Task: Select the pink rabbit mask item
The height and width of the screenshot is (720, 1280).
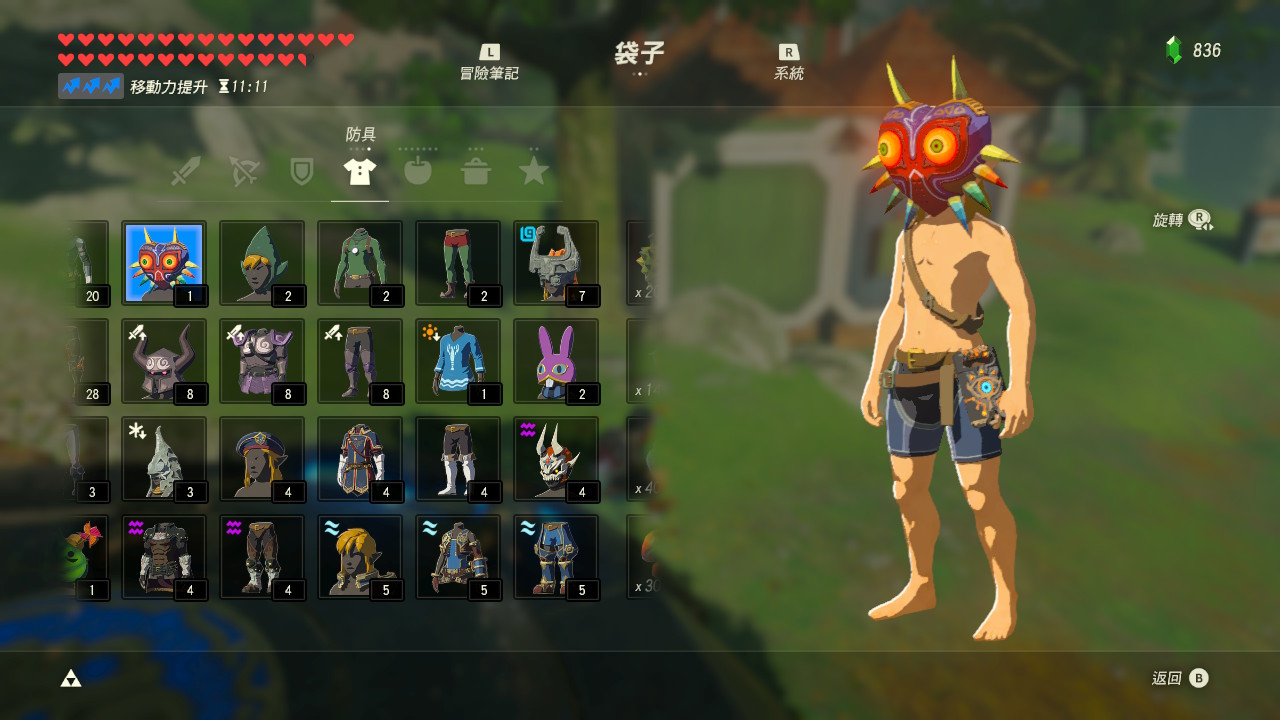Action: pos(555,360)
